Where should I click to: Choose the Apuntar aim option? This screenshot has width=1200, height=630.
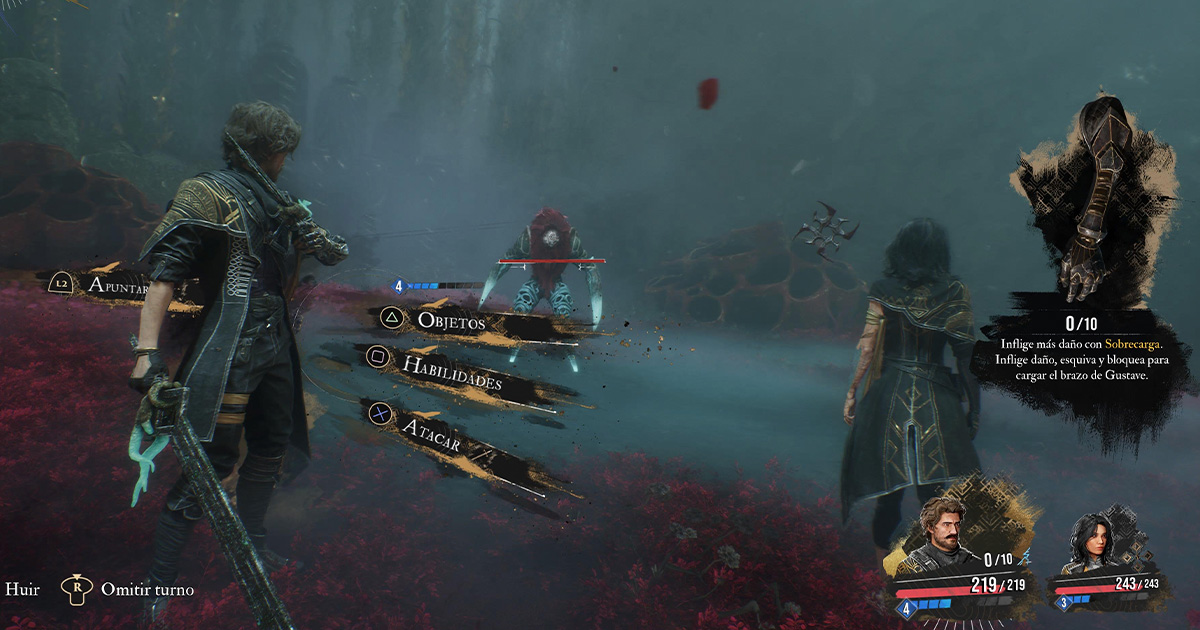click(117, 287)
